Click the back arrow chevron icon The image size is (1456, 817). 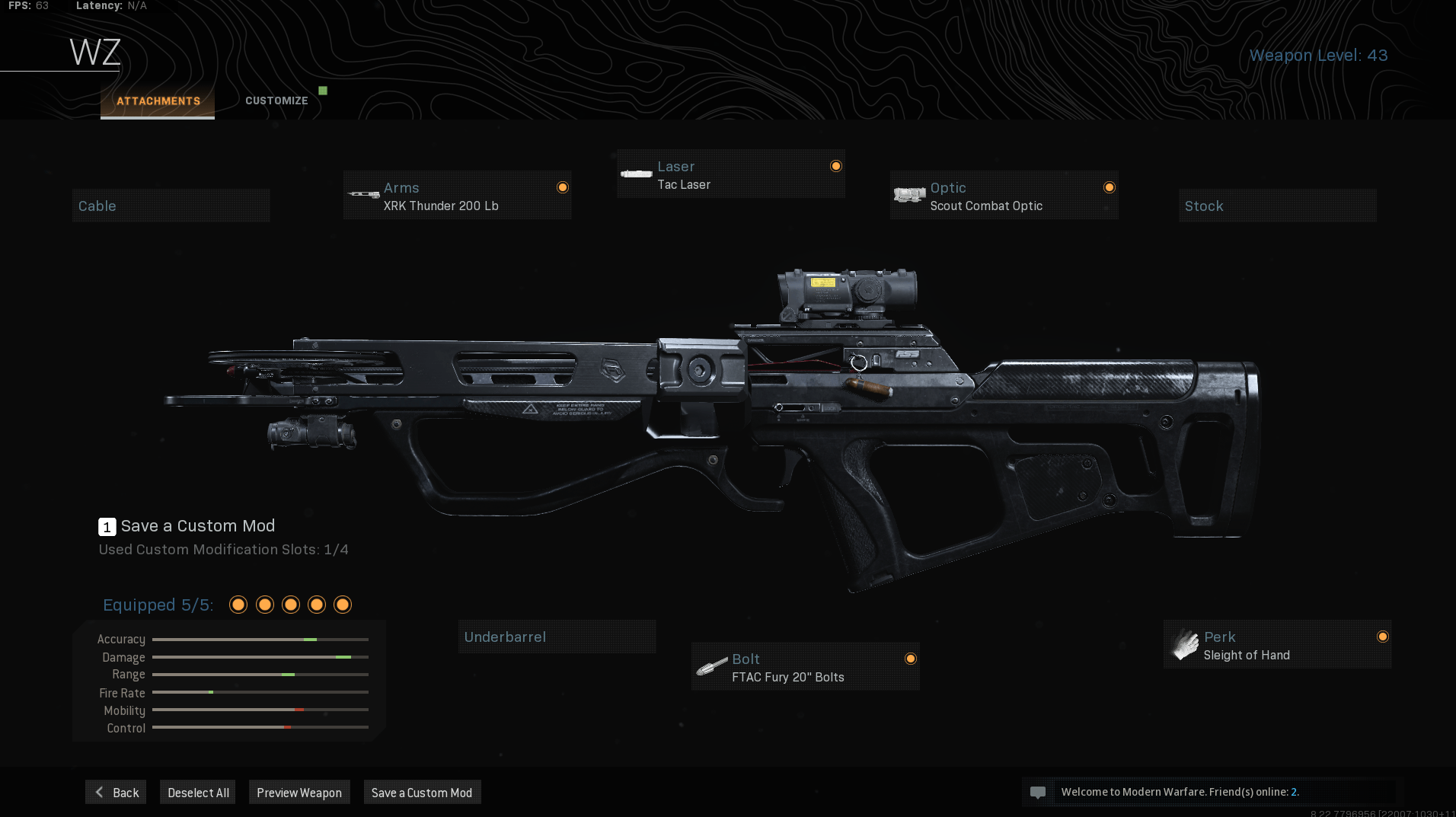[98, 792]
